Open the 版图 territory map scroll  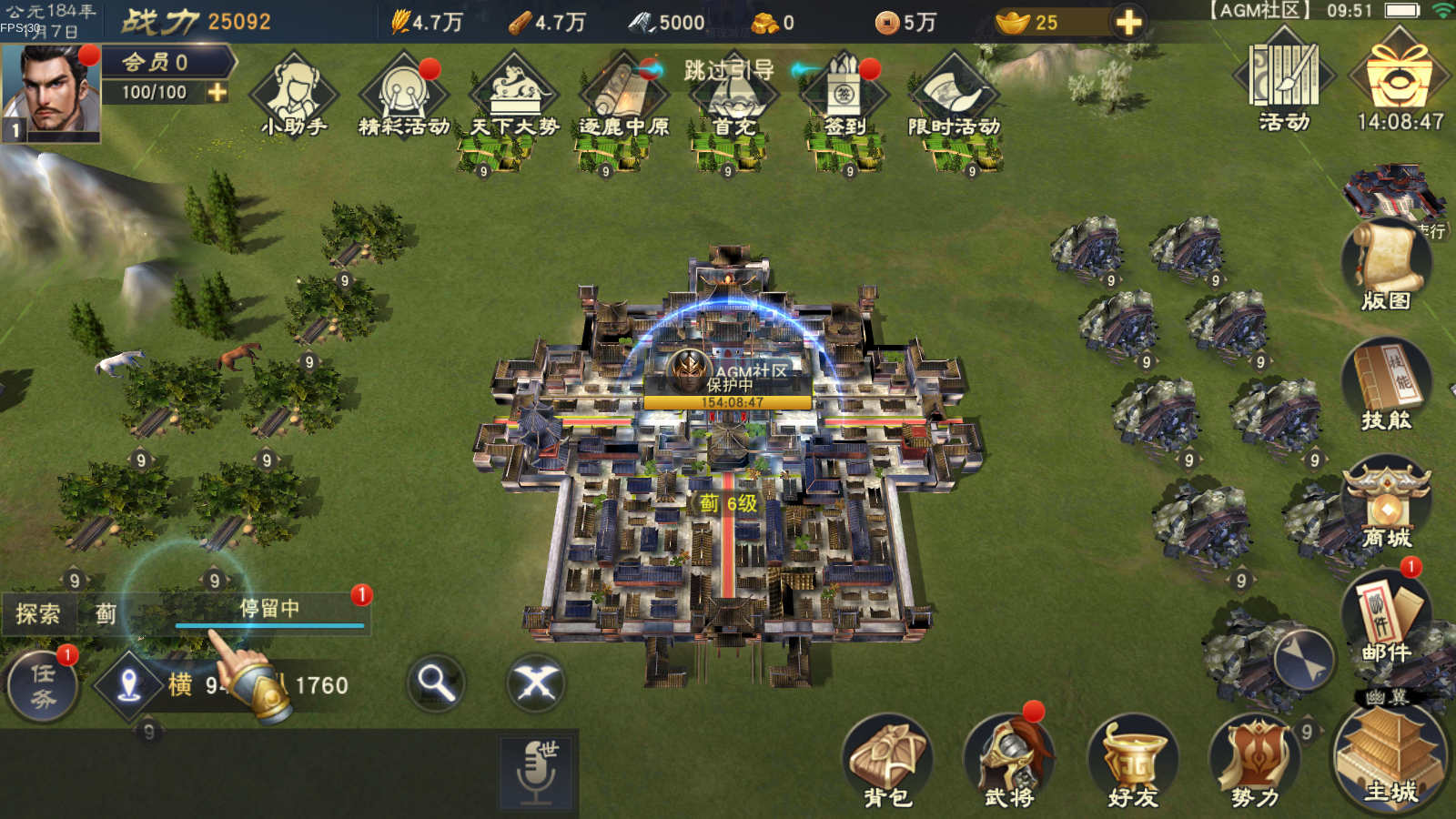coord(1386,266)
